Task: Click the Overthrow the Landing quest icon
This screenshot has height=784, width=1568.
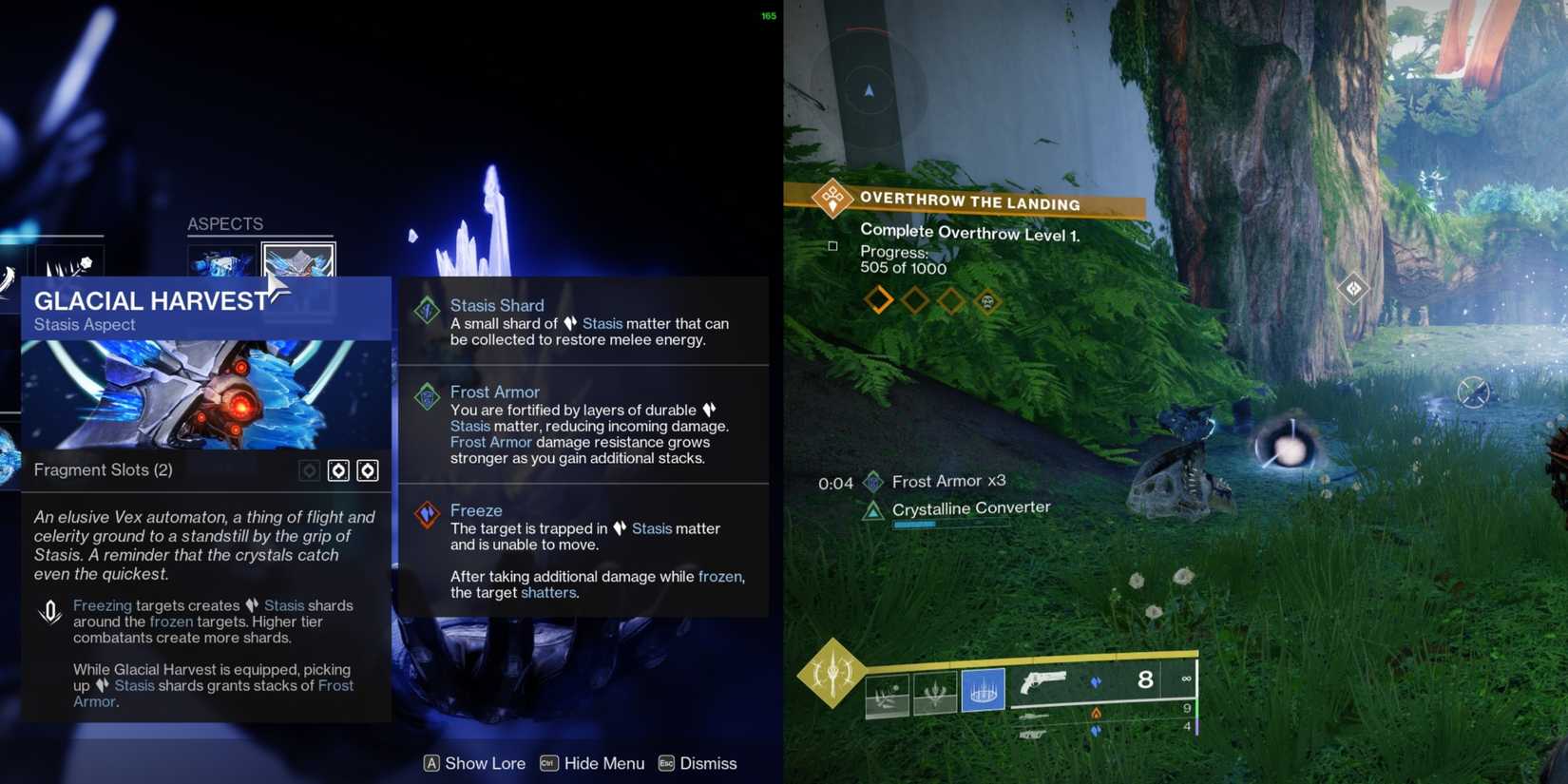Action: coord(832,200)
